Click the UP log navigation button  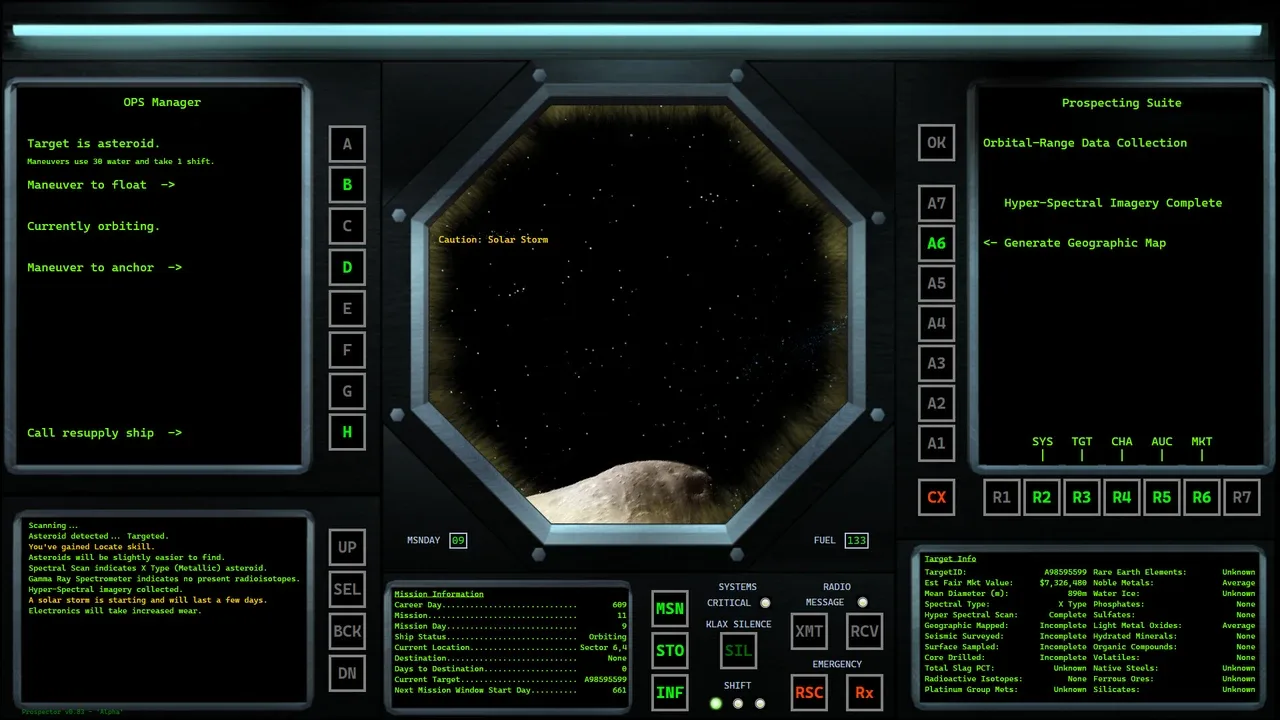click(347, 547)
